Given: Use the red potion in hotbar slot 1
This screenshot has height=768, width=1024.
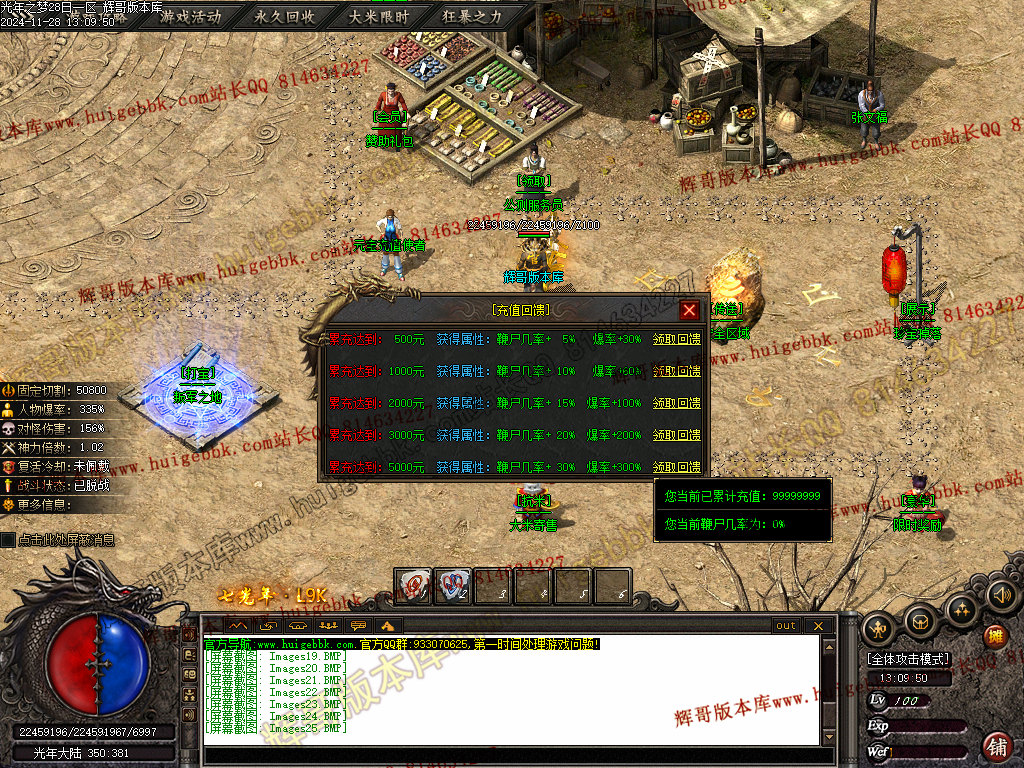Looking at the screenshot, I should point(412,585).
